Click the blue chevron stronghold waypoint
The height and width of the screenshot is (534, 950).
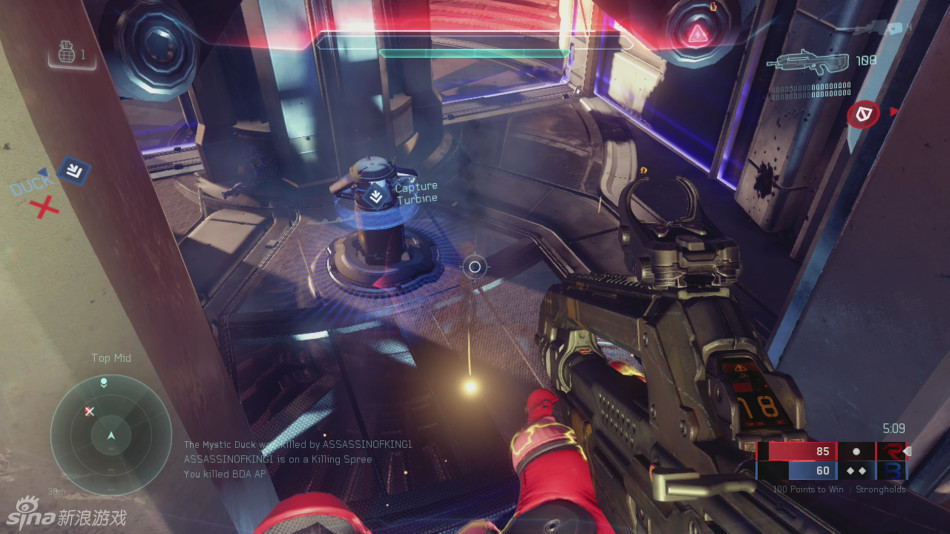coord(71,170)
